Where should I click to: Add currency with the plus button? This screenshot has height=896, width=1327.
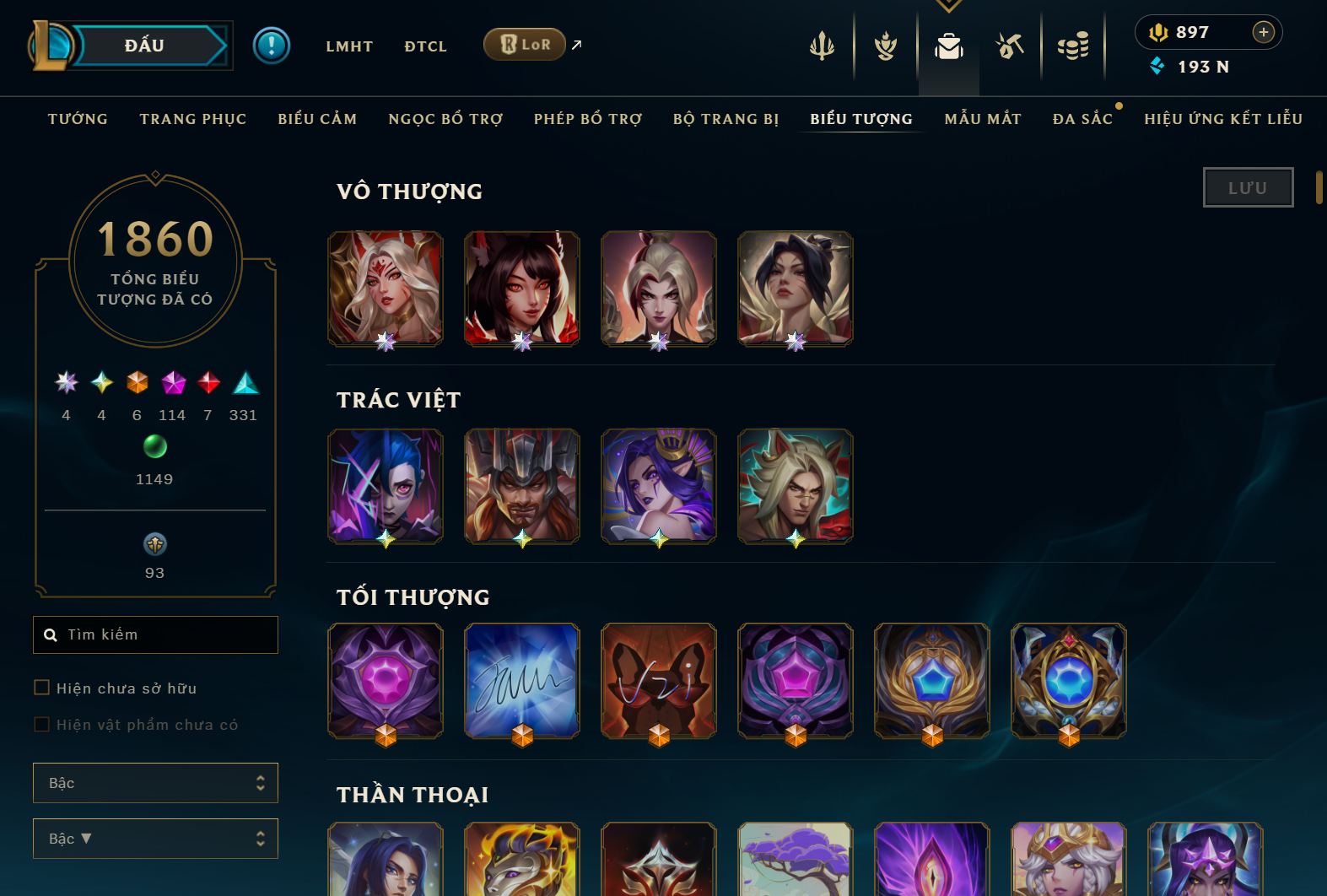[x=1263, y=32]
